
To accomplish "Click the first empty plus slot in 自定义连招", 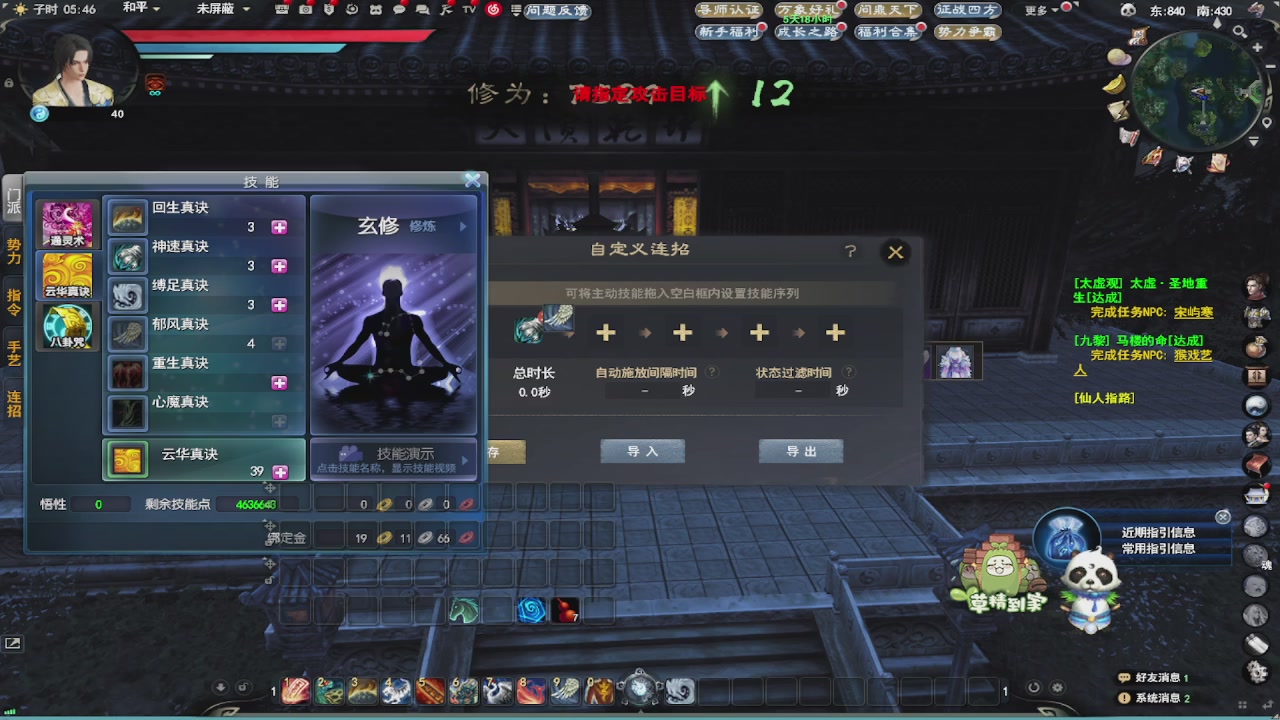I will coord(605,332).
